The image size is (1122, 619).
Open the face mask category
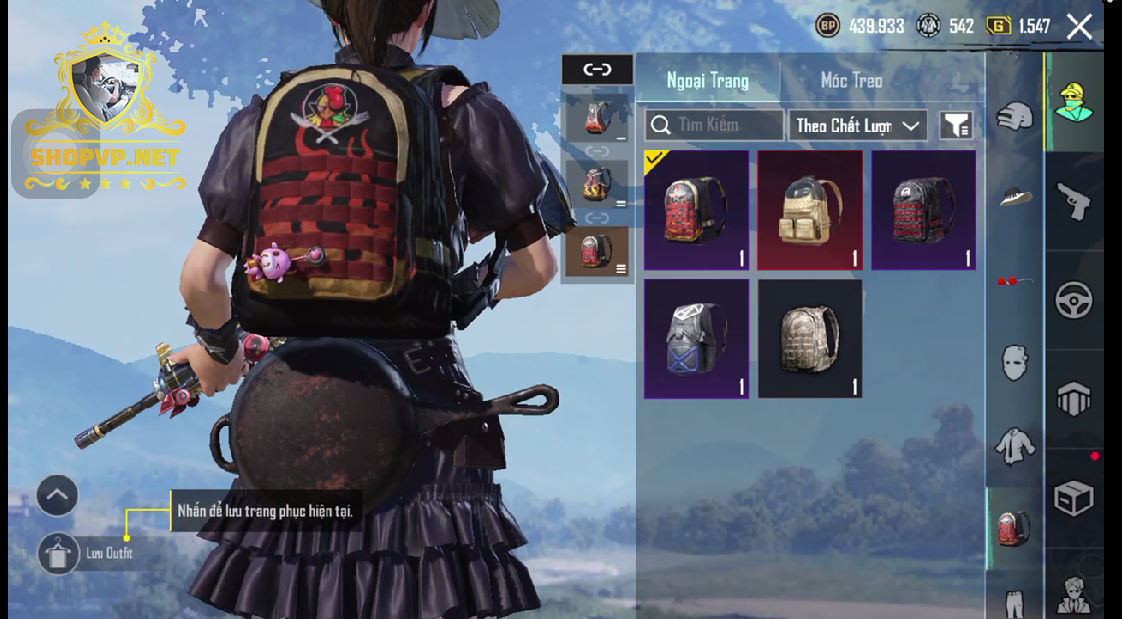pos(1015,363)
